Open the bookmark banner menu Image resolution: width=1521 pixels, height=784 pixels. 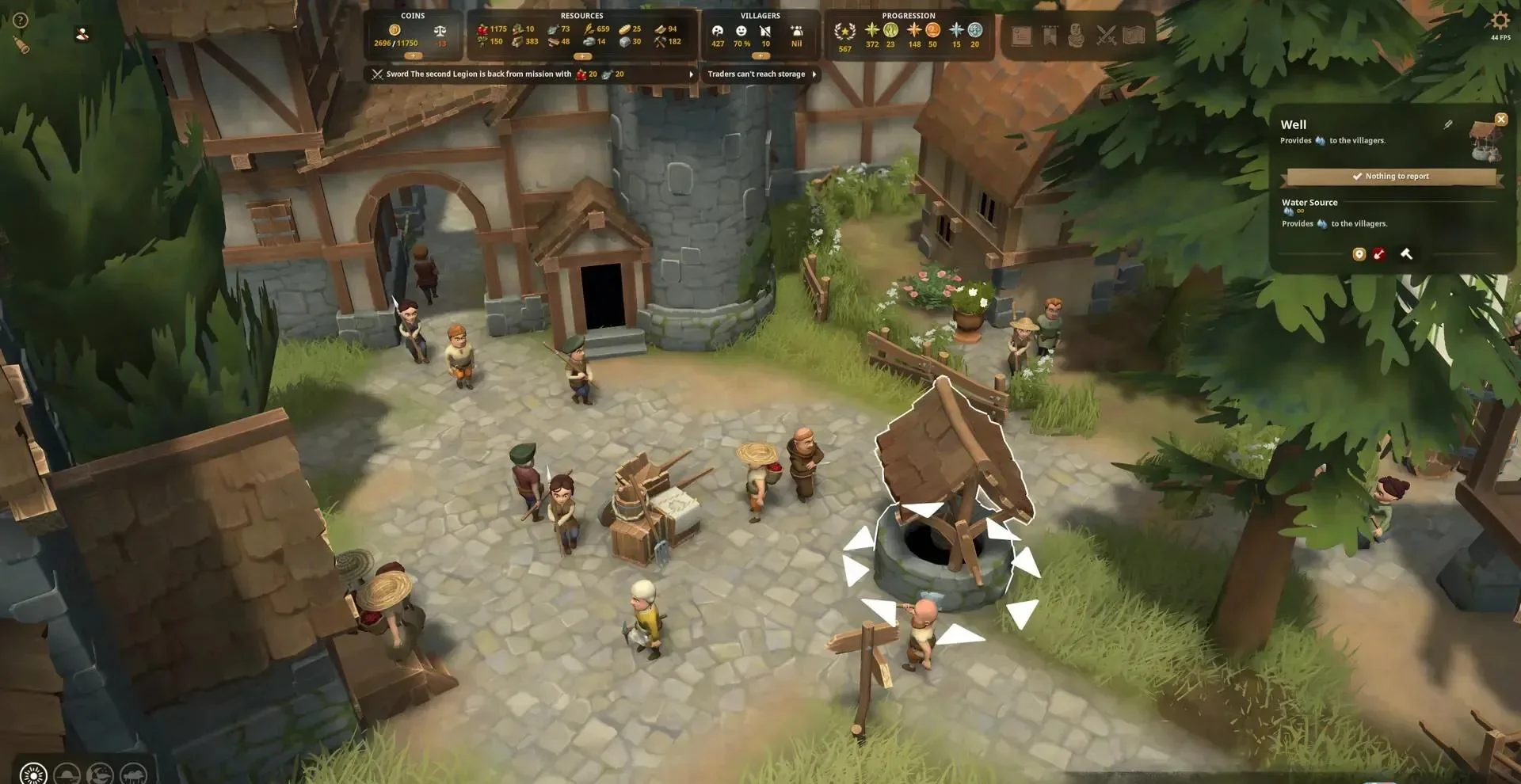coord(1050,36)
